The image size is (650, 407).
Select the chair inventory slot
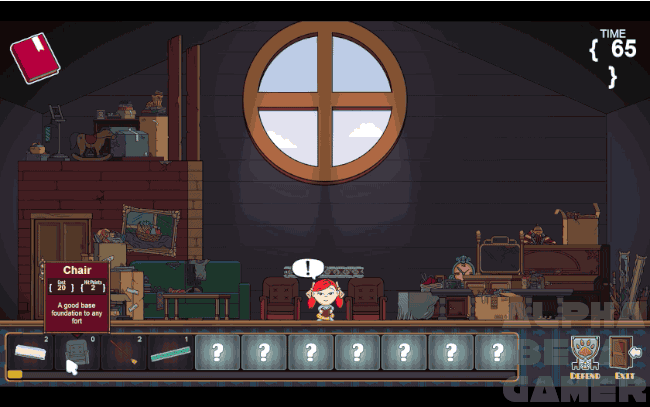click(78, 353)
